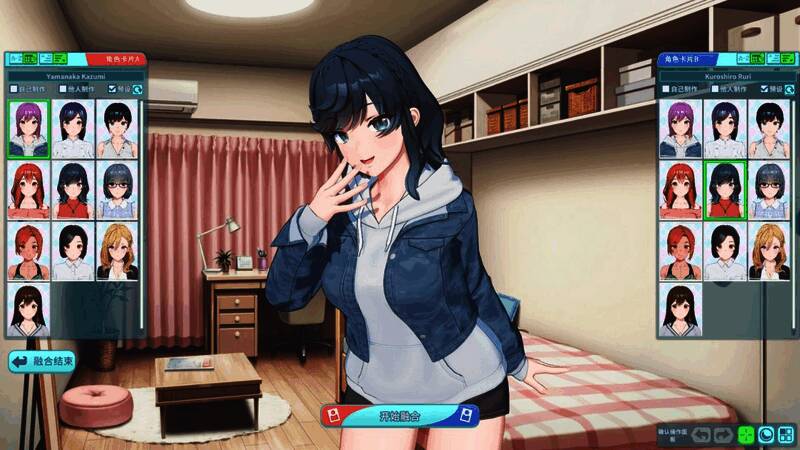
Task: Start the fusion with 开始融合 button
Action: coord(399,416)
